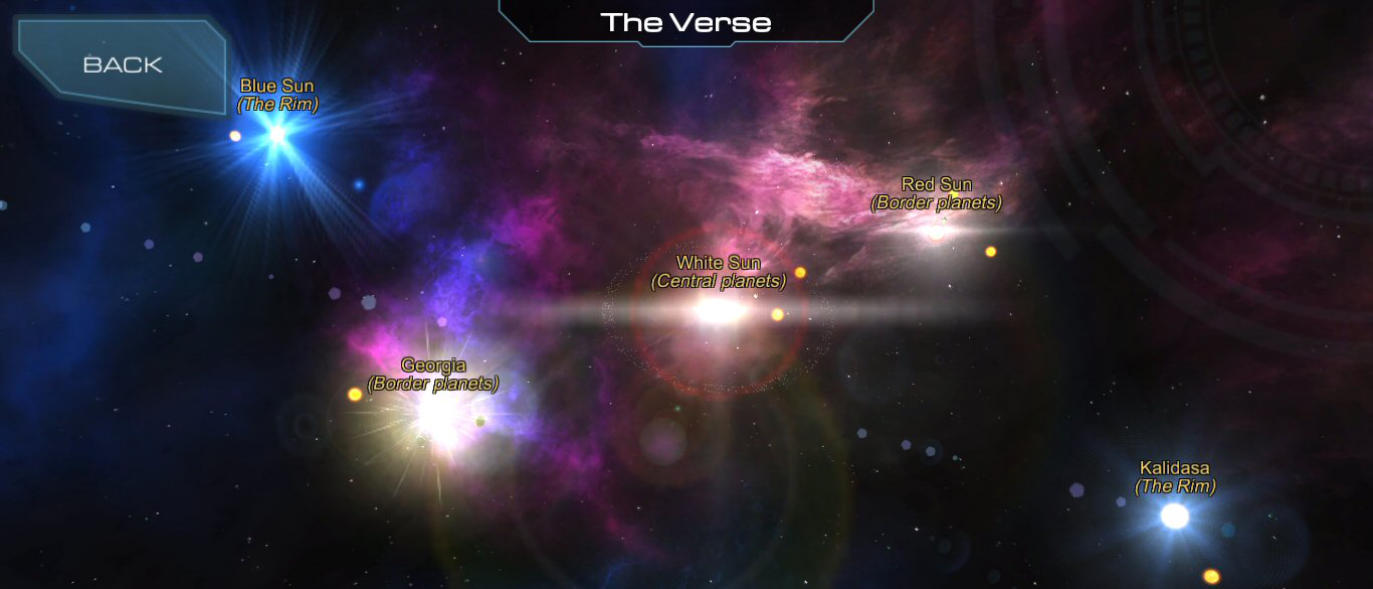Open the Red Sun border planets system
Screen dimensions: 1373x589
[x=936, y=231]
